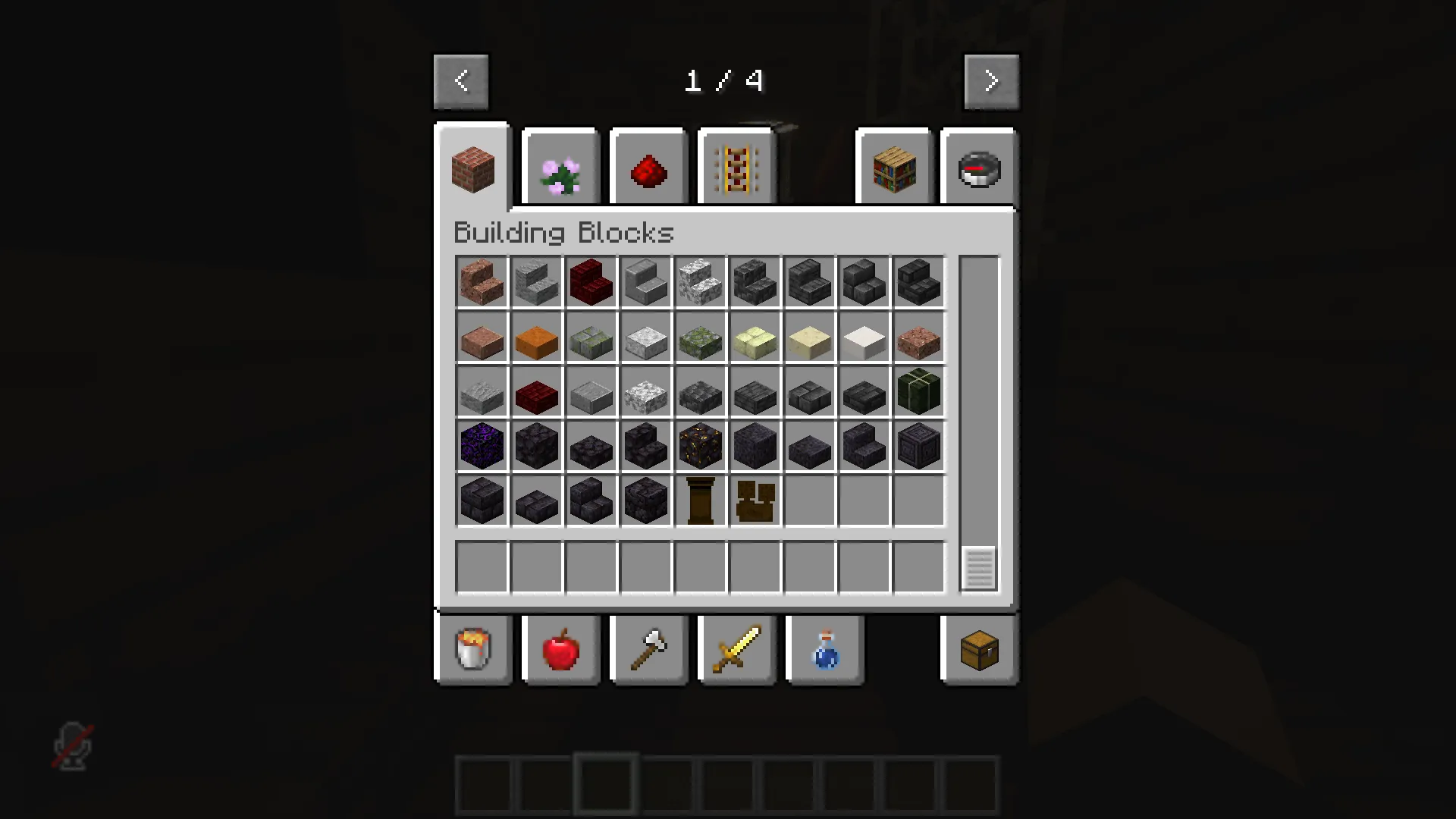Pick up the brick stairs item
Viewport: 1456px width, 819px height.
point(482,282)
